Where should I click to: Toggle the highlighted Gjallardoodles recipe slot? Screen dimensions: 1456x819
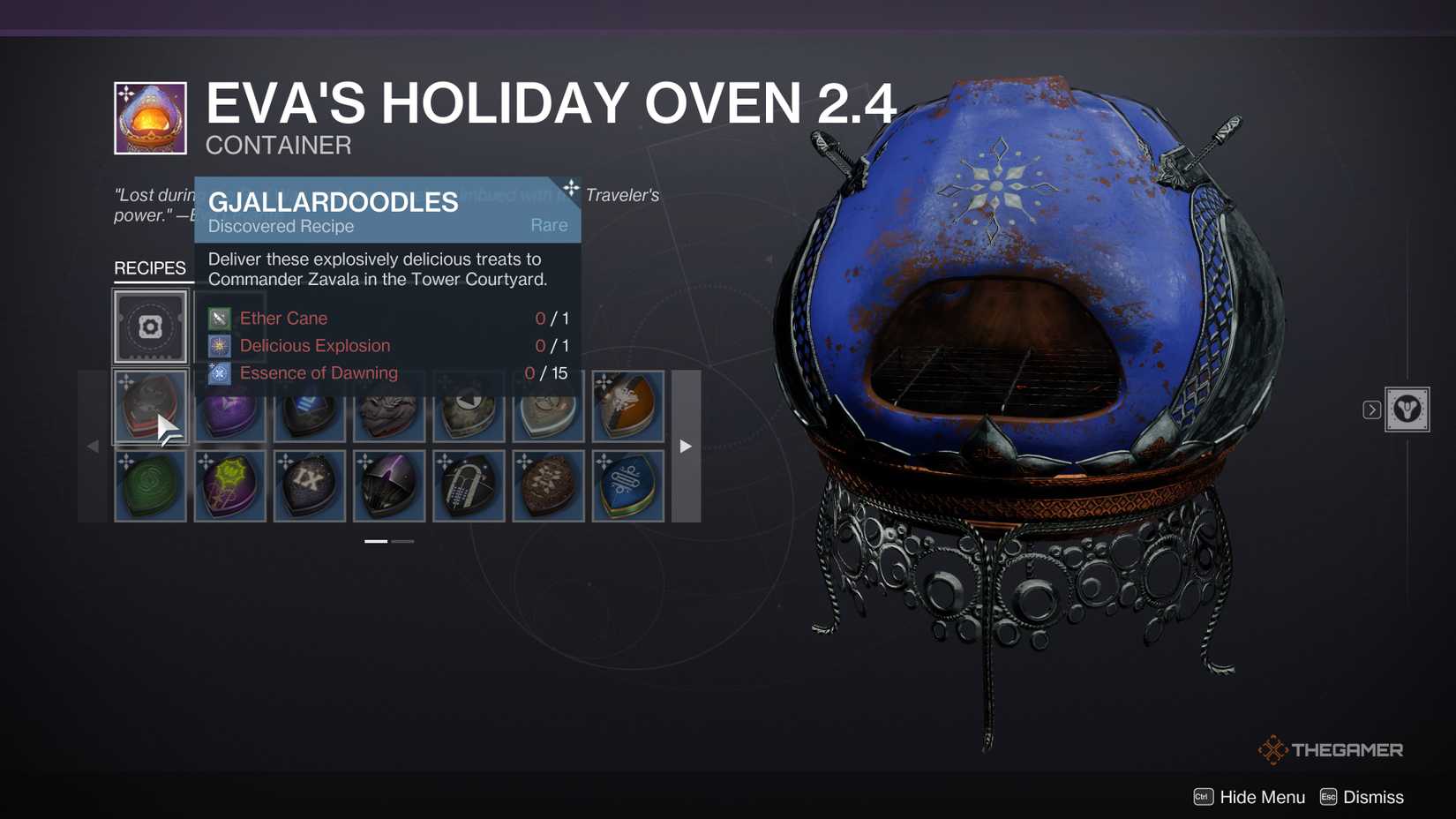150,407
